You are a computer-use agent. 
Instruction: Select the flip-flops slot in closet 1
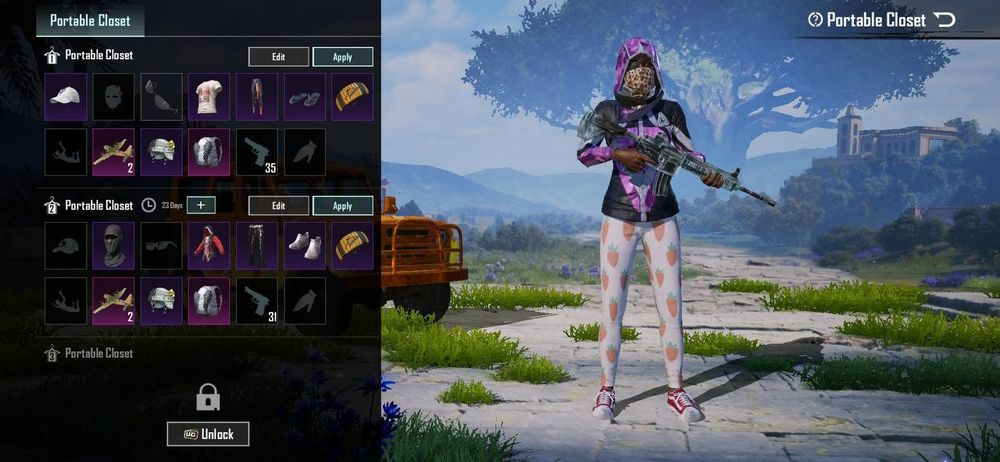(x=304, y=97)
